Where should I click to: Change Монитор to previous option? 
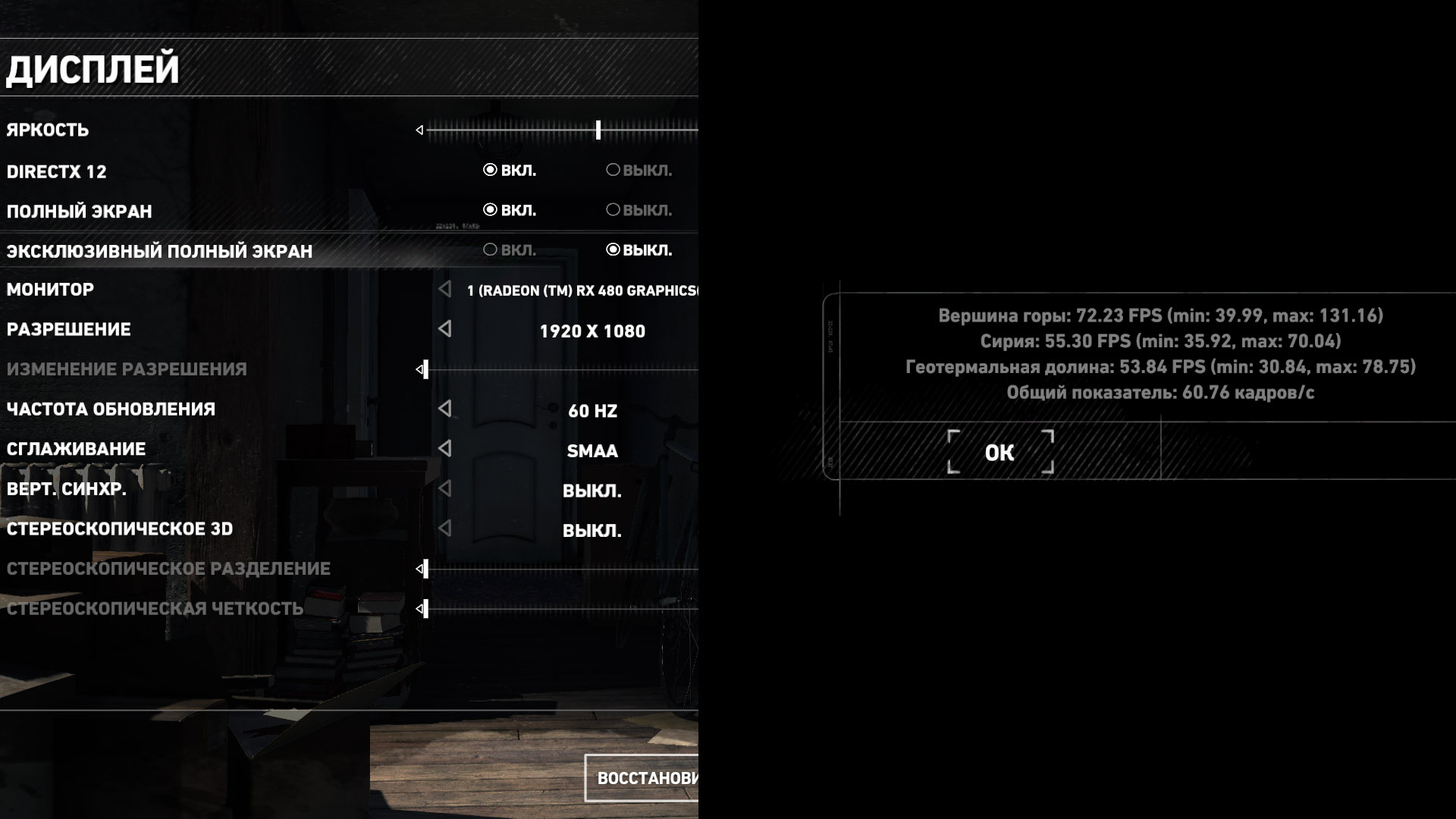point(445,289)
